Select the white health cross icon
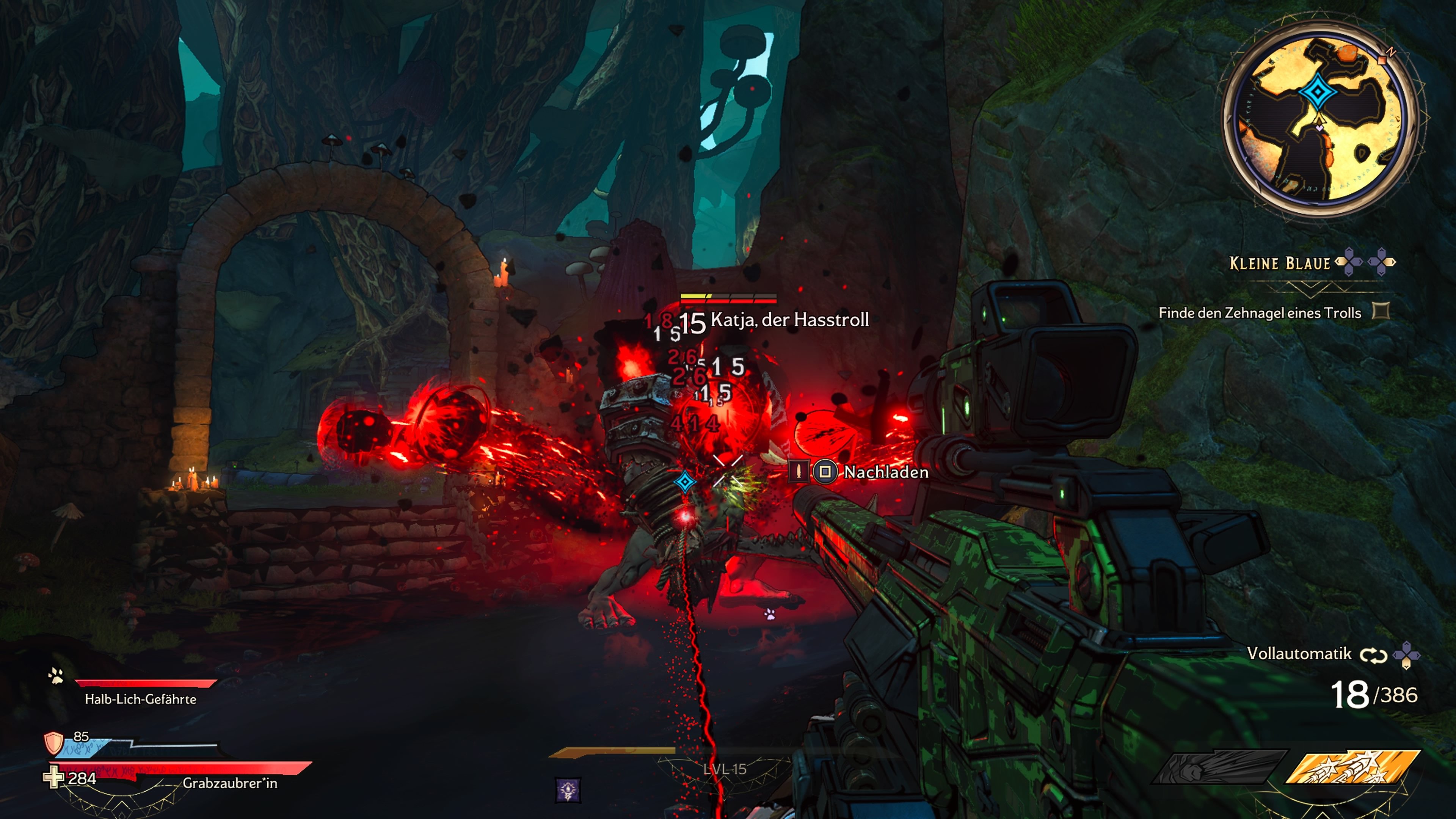 click(x=54, y=778)
